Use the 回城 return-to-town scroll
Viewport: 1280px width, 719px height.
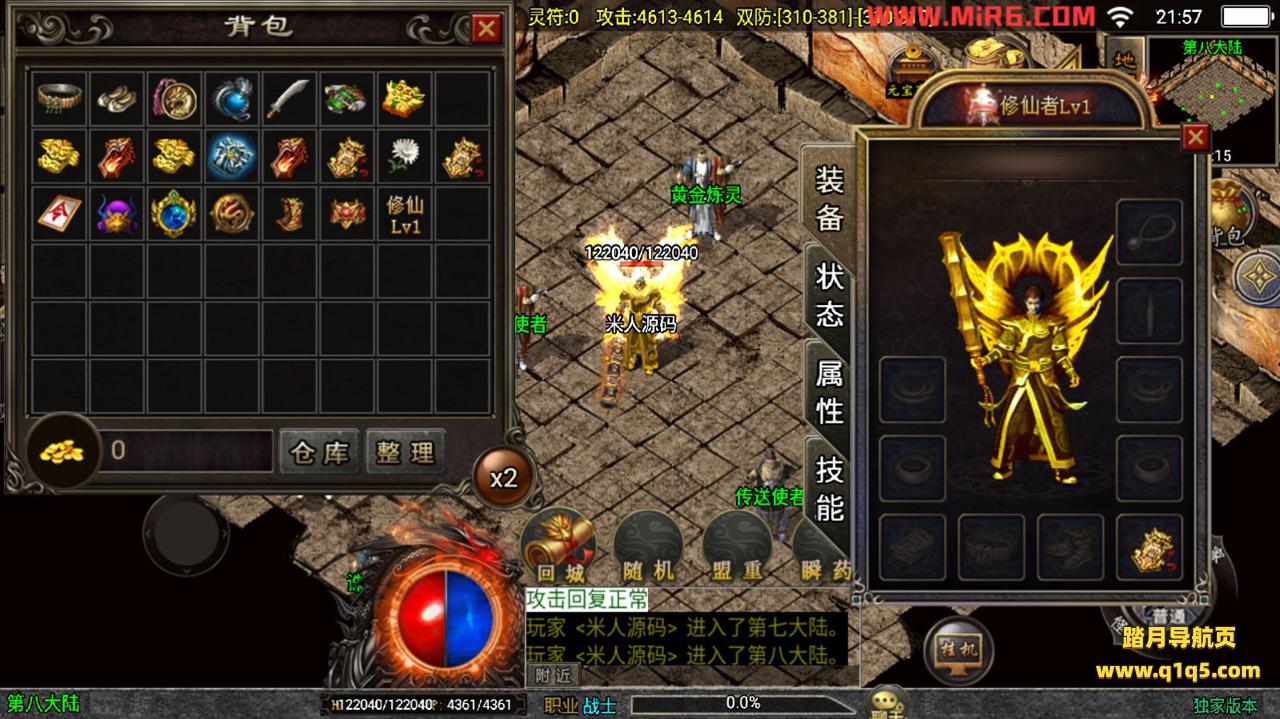[559, 545]
